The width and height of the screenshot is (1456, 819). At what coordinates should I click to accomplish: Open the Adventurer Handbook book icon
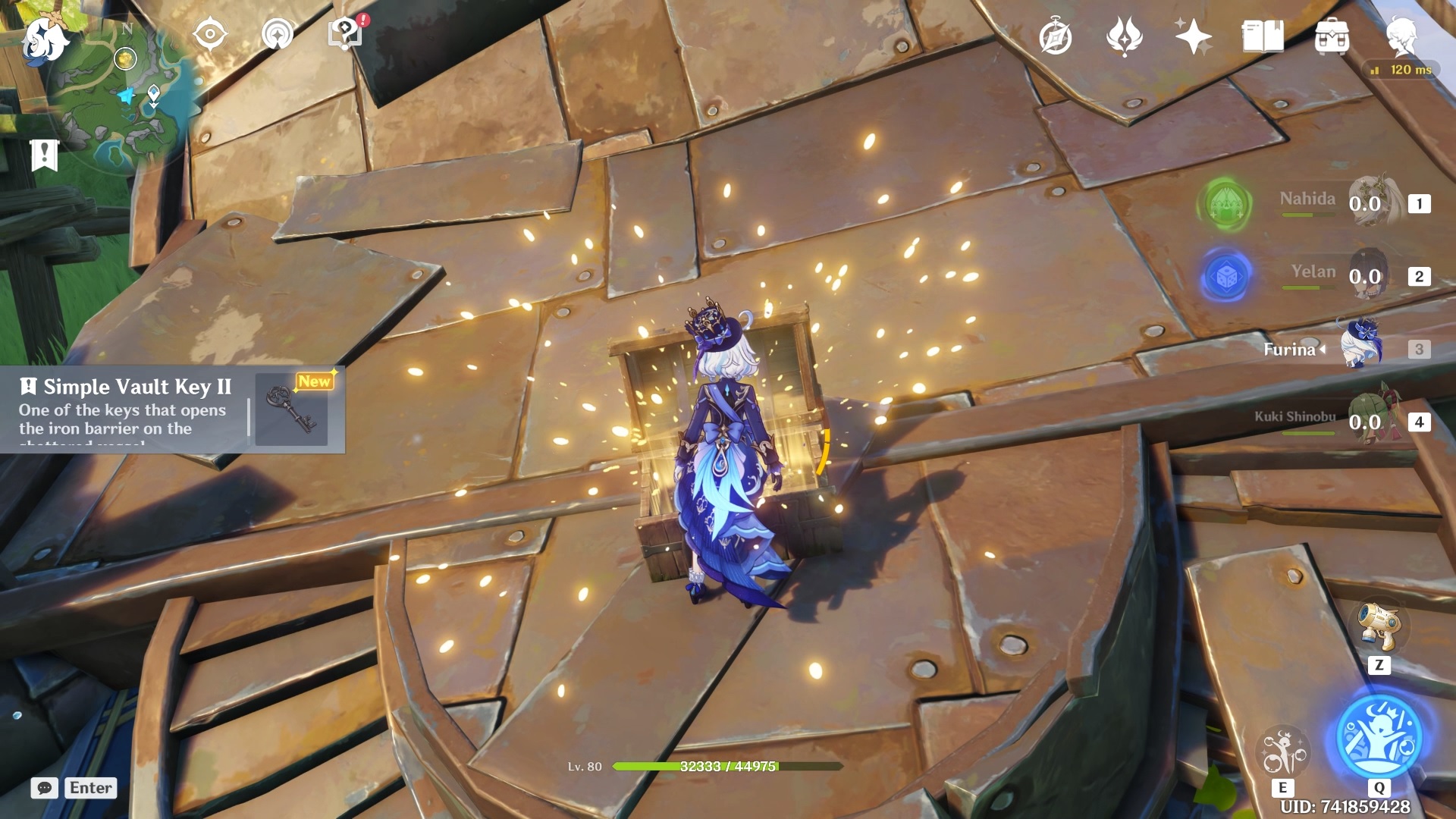[x=1262, y=37]
